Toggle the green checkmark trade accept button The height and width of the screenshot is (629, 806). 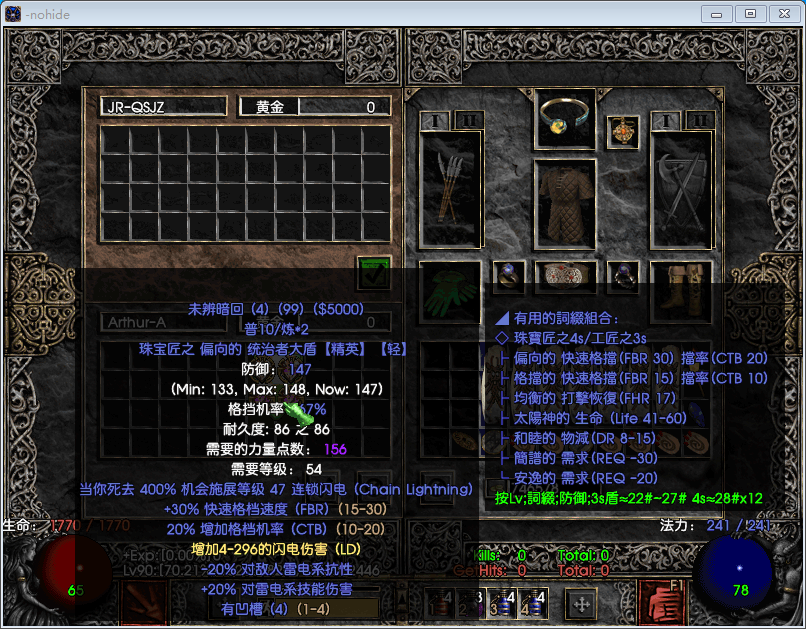coord(374,271)
